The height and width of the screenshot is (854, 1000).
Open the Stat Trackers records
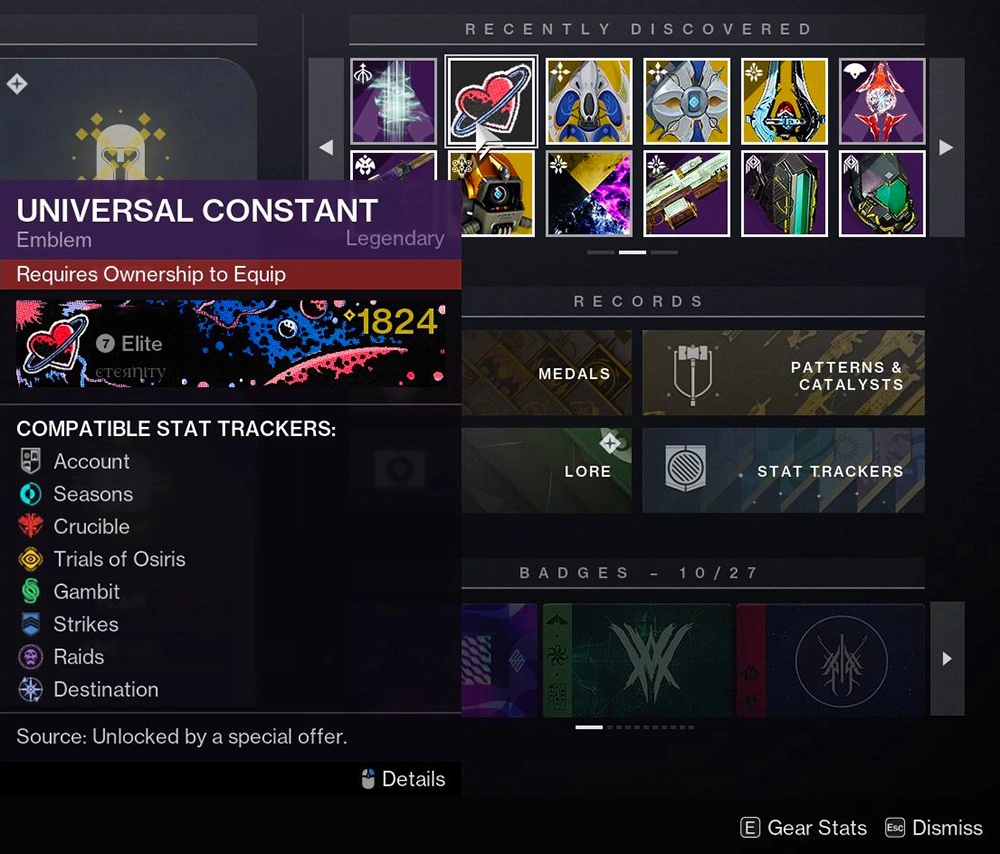(x=783, y=470)
